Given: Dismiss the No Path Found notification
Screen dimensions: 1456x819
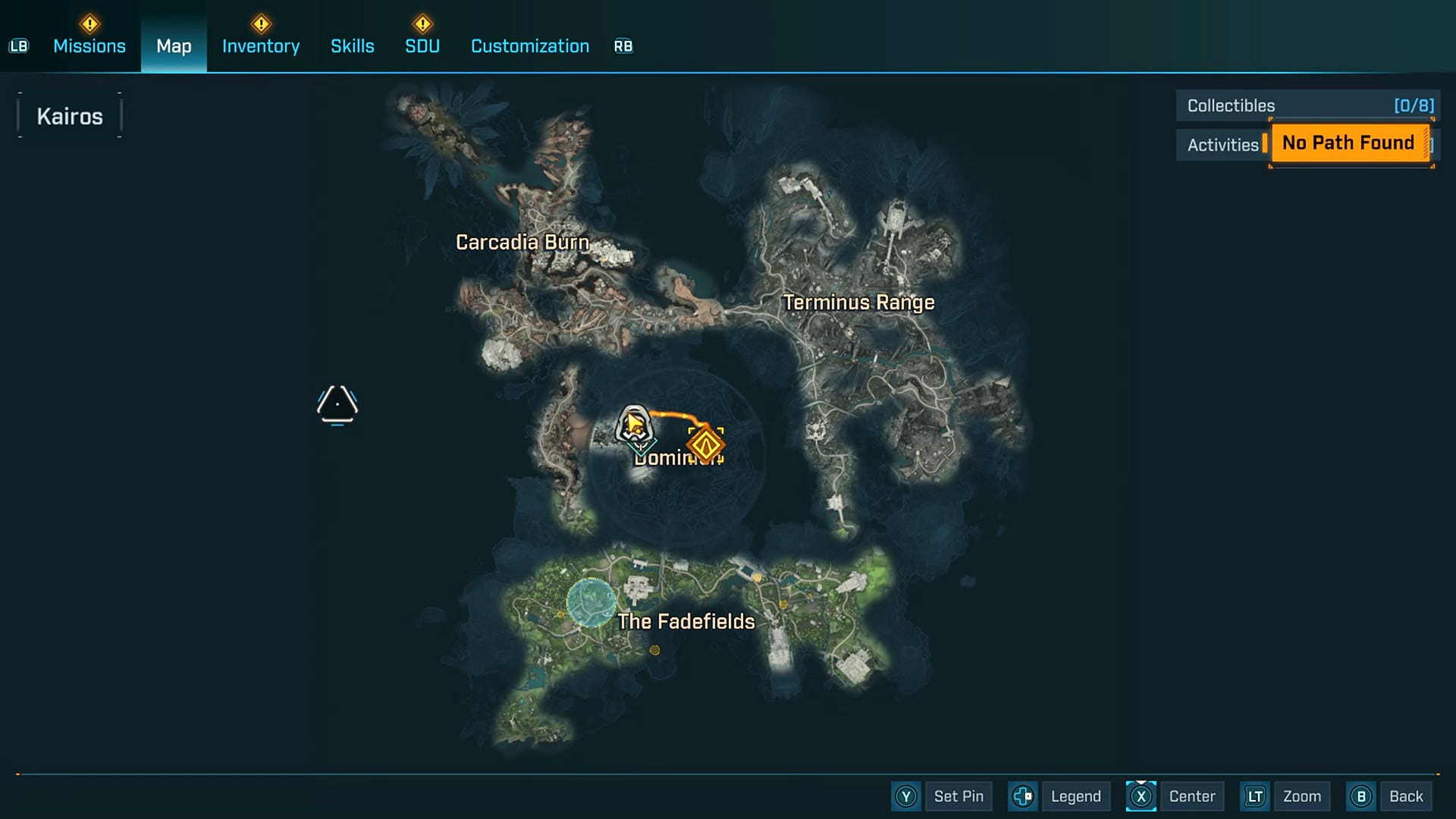Looking at the screenshot, I should coord(1348,143).
